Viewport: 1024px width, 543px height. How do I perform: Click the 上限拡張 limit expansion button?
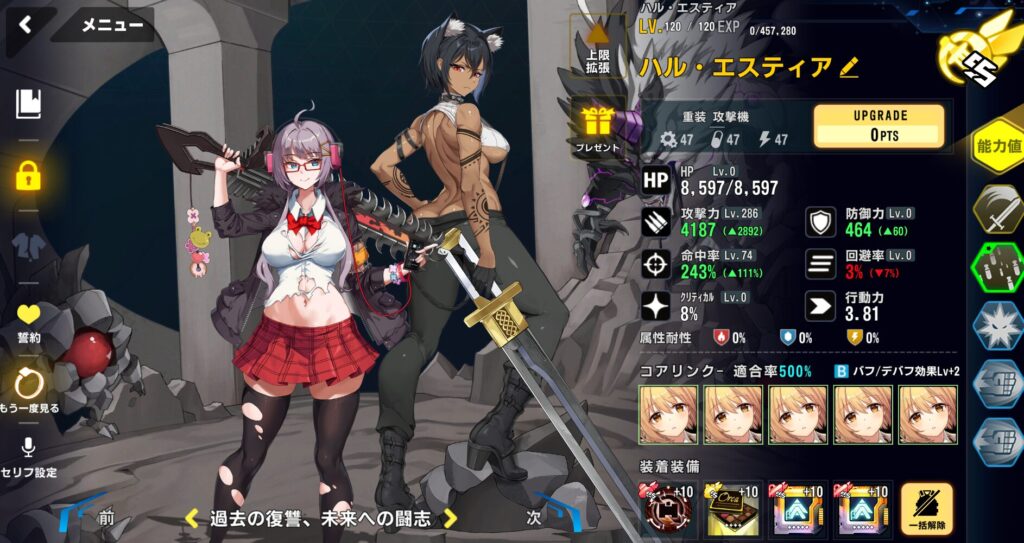pos(599,47)
